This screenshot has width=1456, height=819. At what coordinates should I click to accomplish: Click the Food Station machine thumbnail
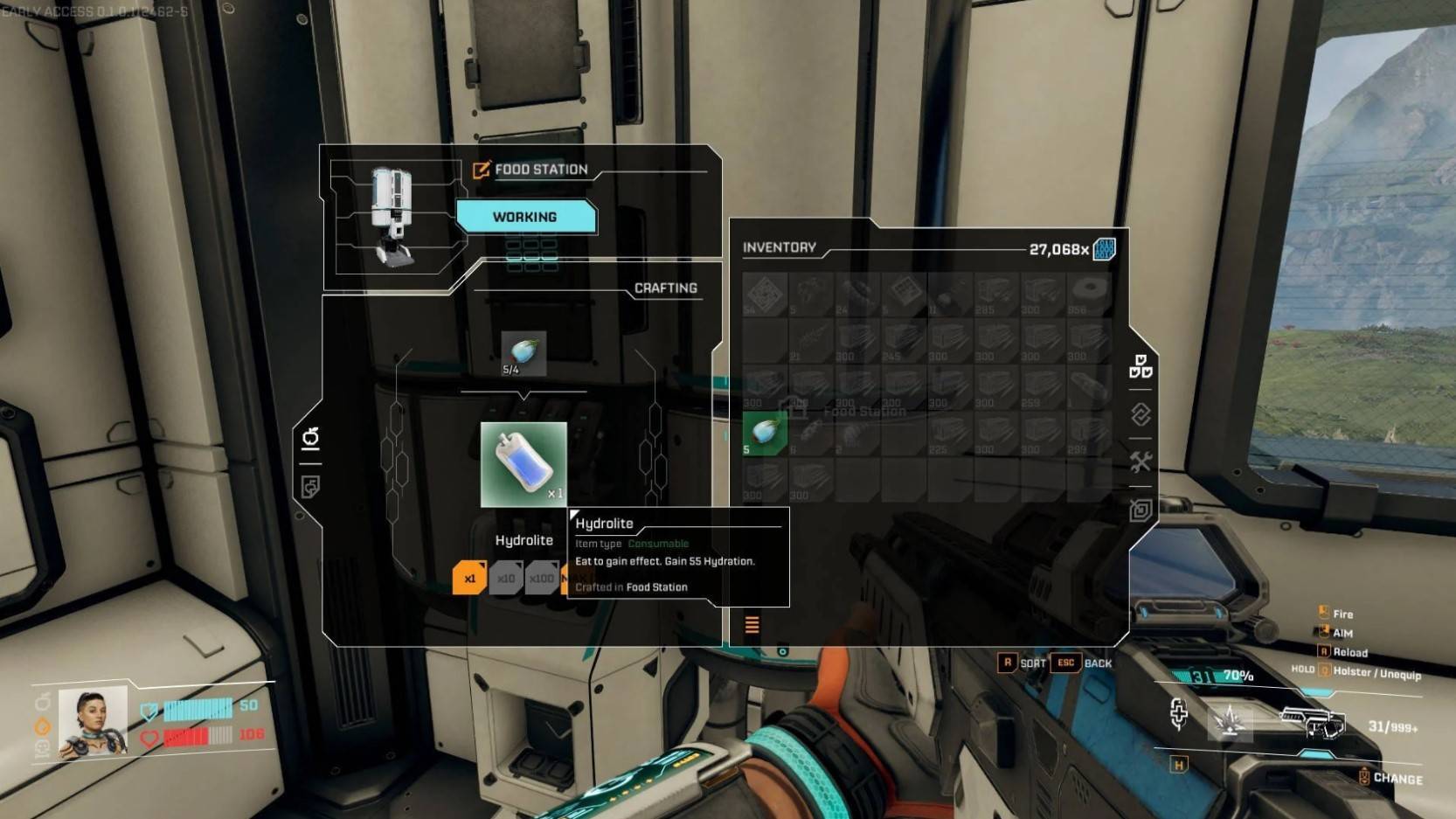392,216
